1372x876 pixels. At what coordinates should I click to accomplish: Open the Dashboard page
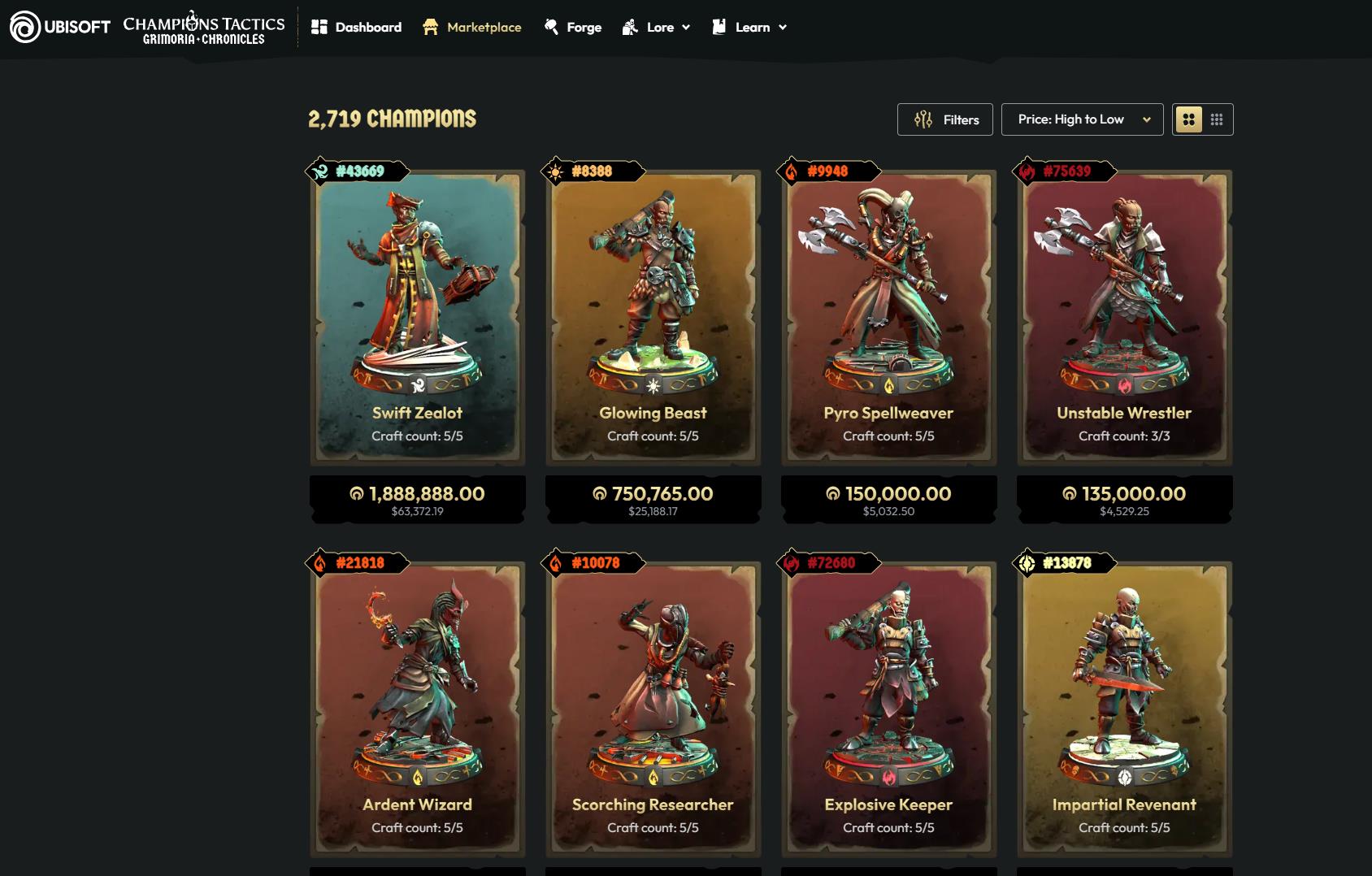(357, 27)
